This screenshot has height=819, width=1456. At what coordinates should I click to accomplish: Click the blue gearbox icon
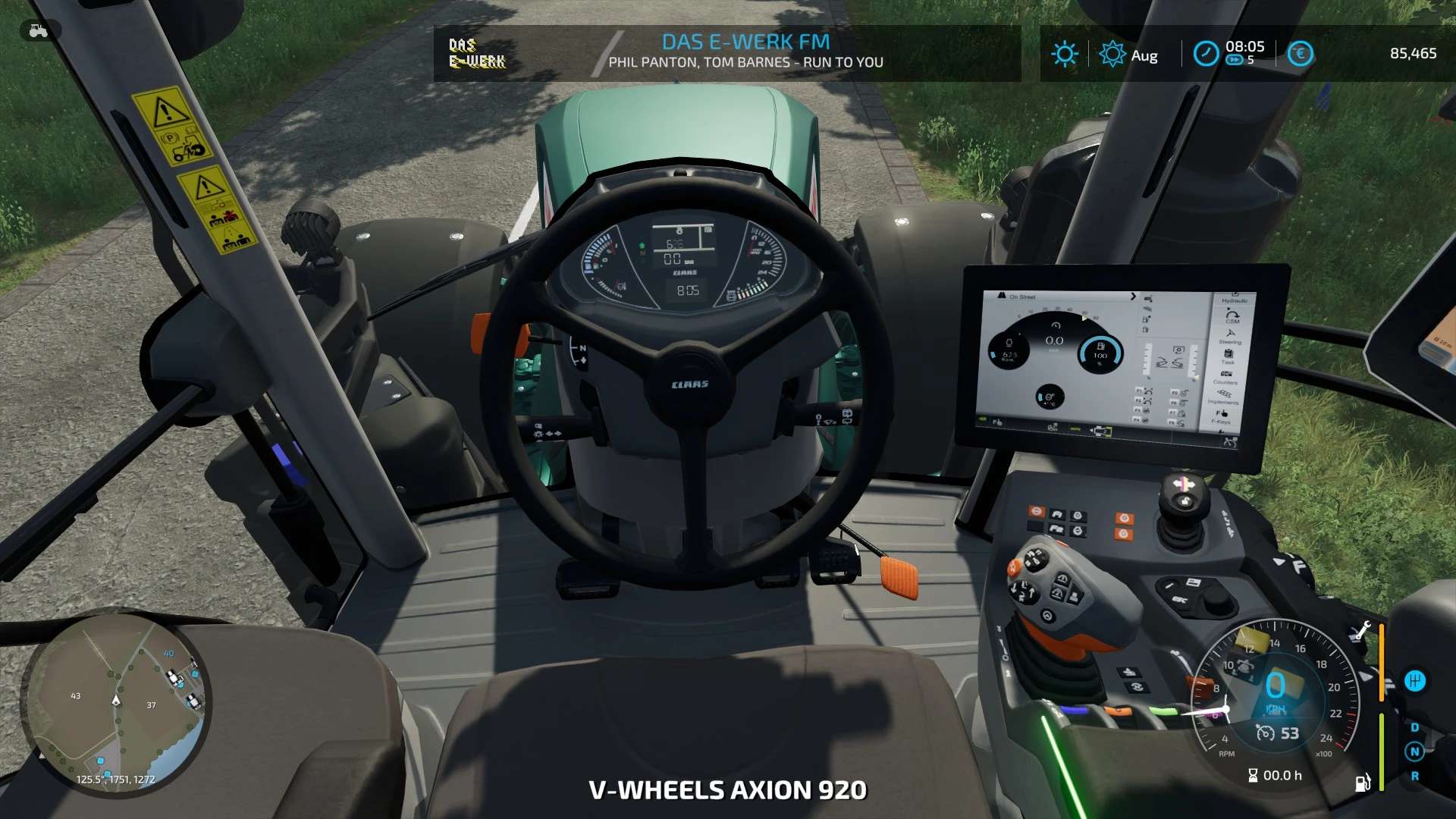[1415, 680]
